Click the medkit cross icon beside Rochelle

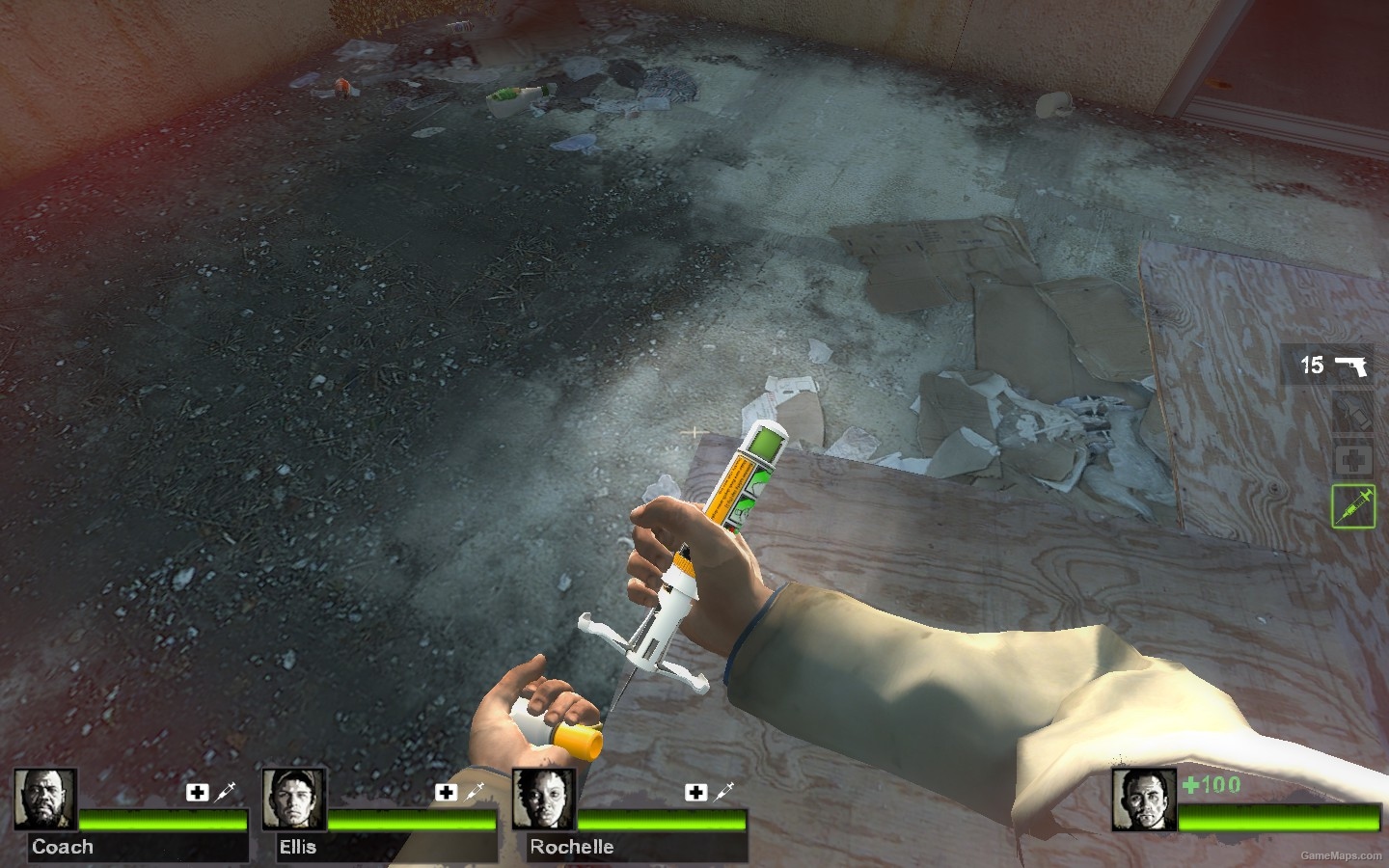click(695, 792)
